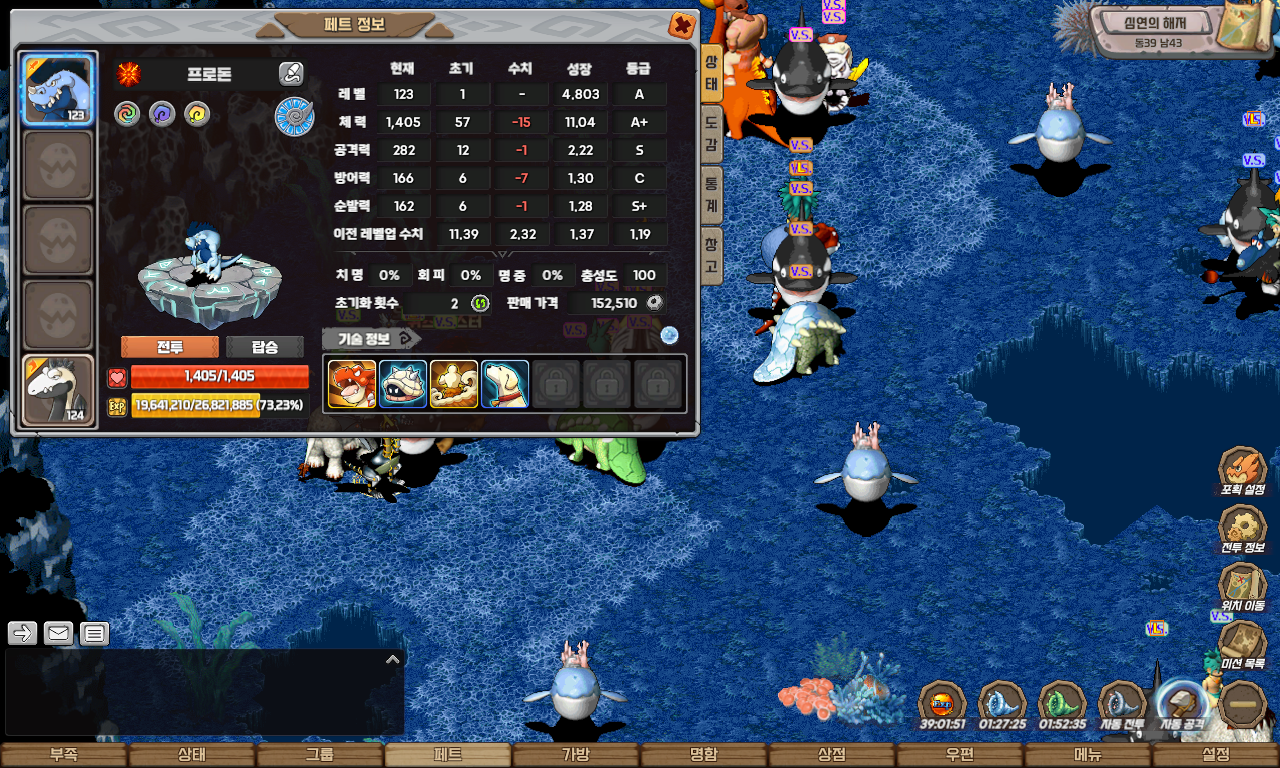Open the 전투 정보 battle info
This screenshot has height=768, width=1280.
[1243, 530]
